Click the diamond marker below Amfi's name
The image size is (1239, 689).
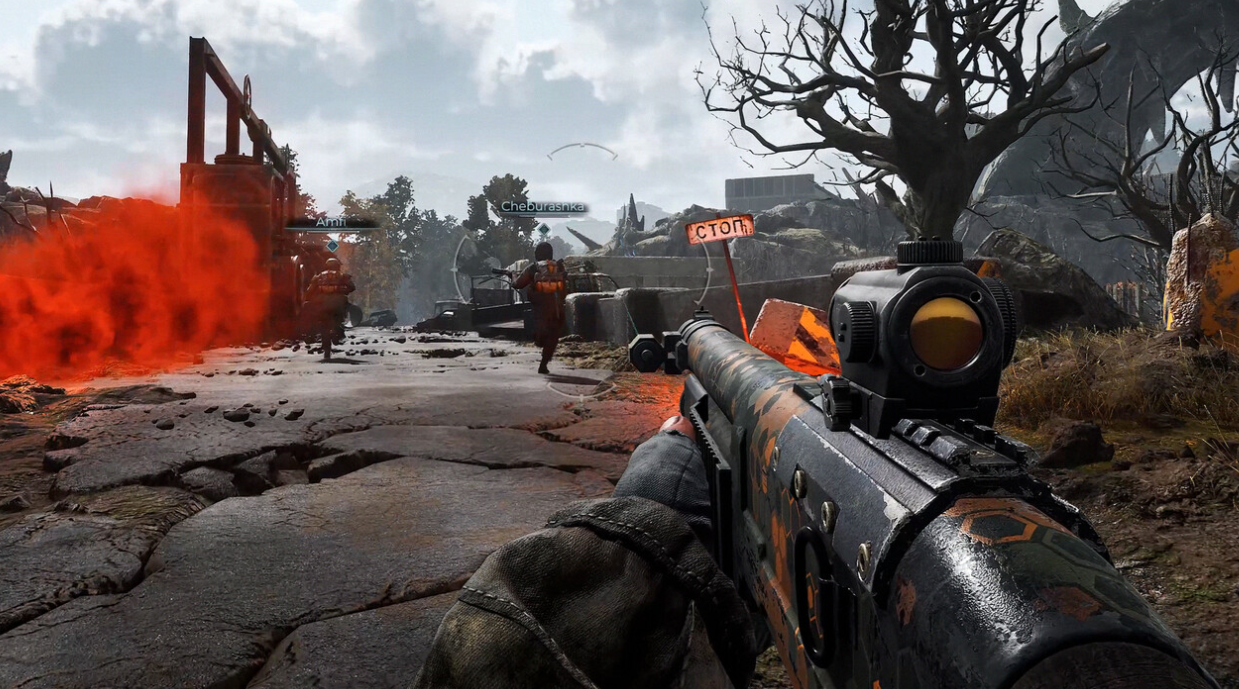332,244
